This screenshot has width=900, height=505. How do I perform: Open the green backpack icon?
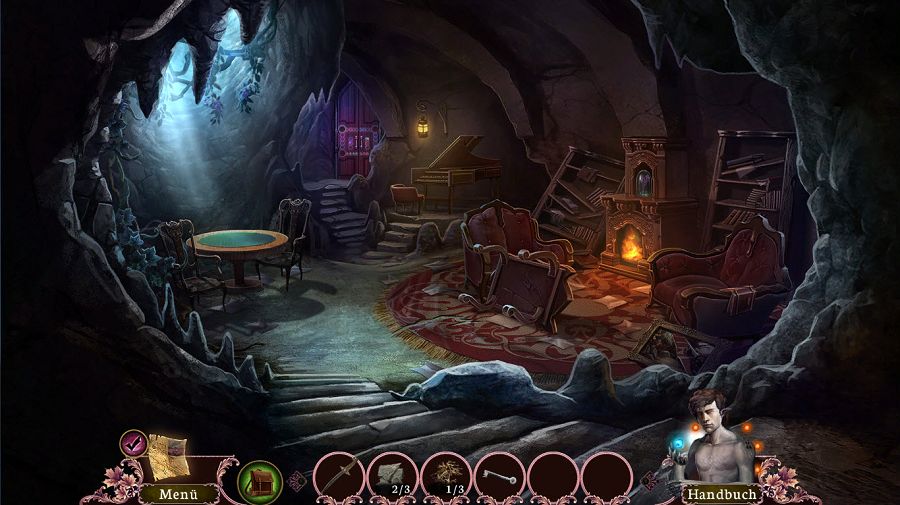click(259, 480)
